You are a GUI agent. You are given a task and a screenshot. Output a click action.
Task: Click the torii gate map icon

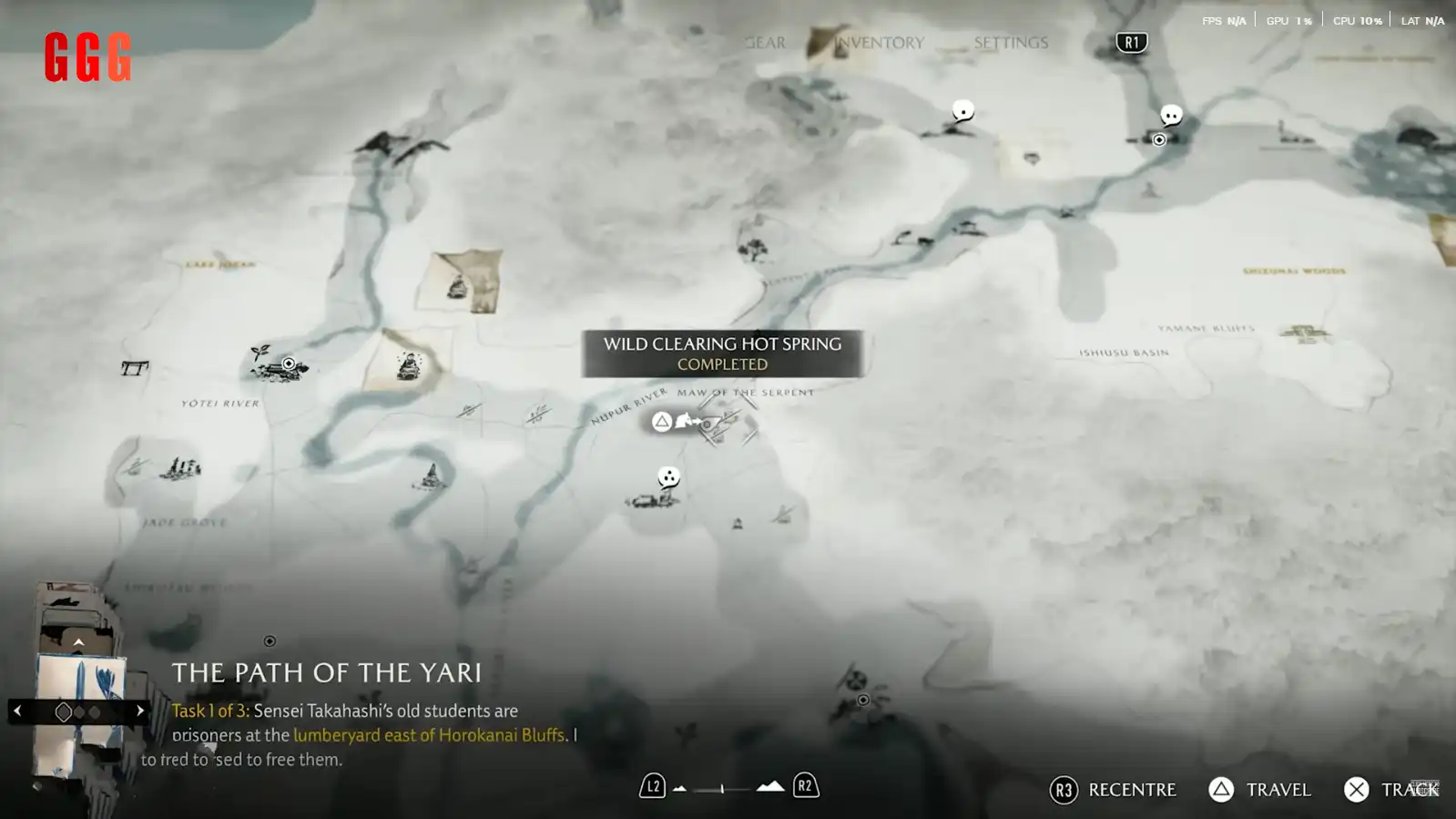coord(135,368)
